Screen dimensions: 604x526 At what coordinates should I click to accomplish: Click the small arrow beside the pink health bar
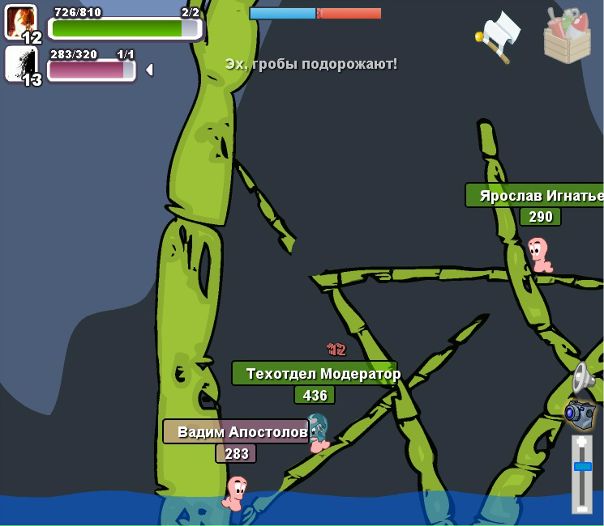(149, 70)
